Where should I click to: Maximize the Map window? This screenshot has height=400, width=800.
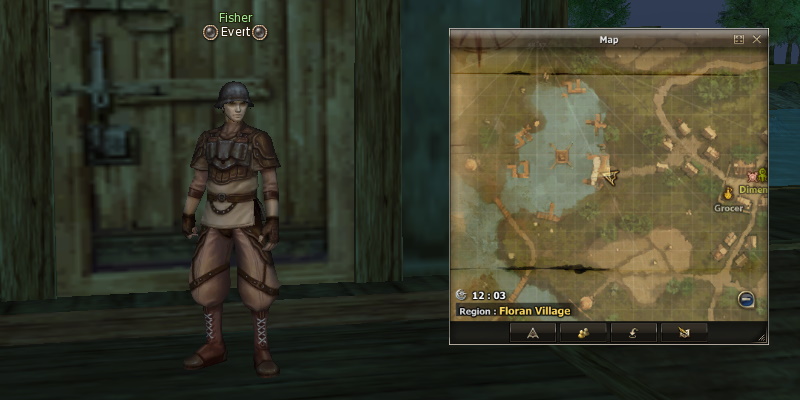point(739,40)
